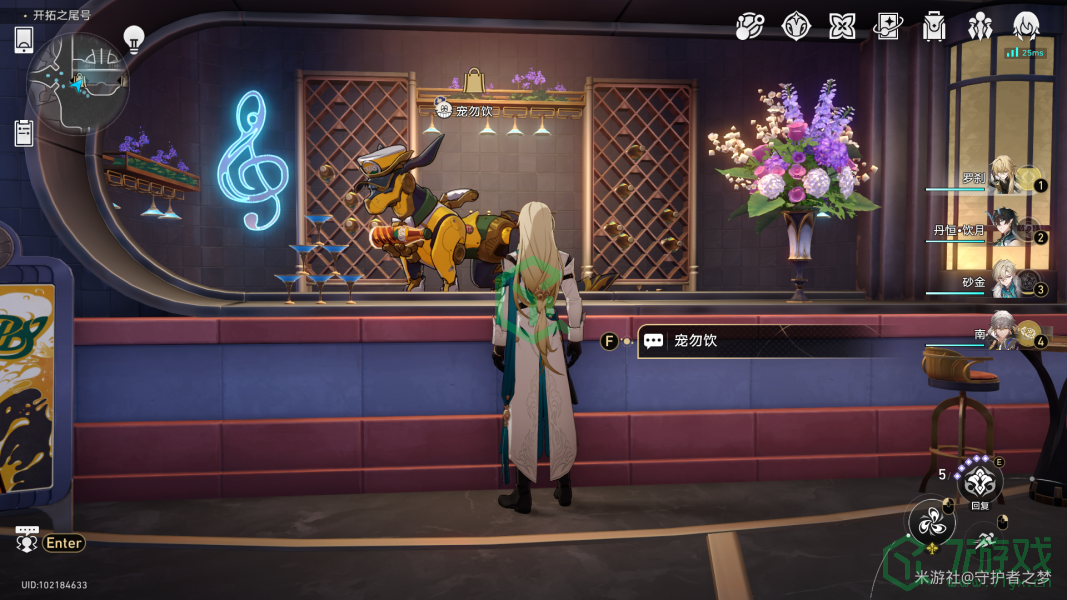The width and height of the screenshot is (1067, 600).
Task: Open the compass-star guide icon
Action: pyautogui.click(x=795, y=27)
